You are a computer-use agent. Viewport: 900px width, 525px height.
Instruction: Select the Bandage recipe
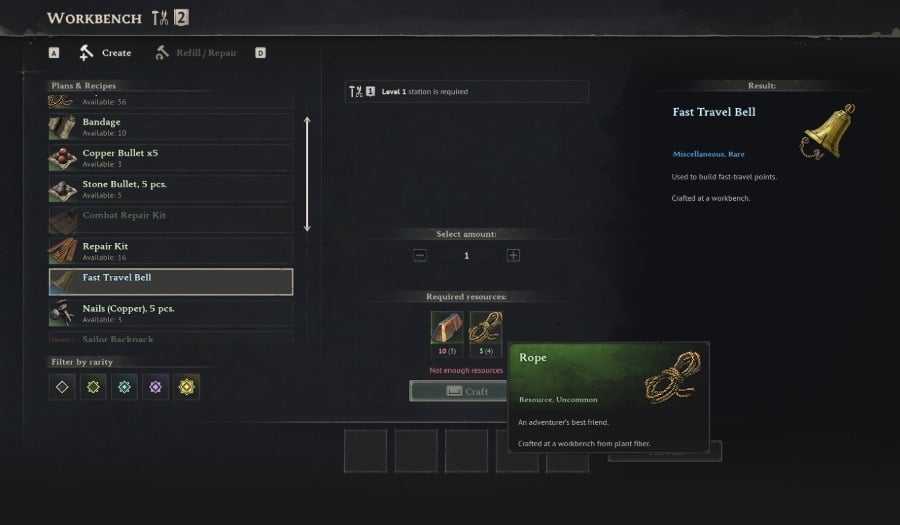click(x=170, y=127)
